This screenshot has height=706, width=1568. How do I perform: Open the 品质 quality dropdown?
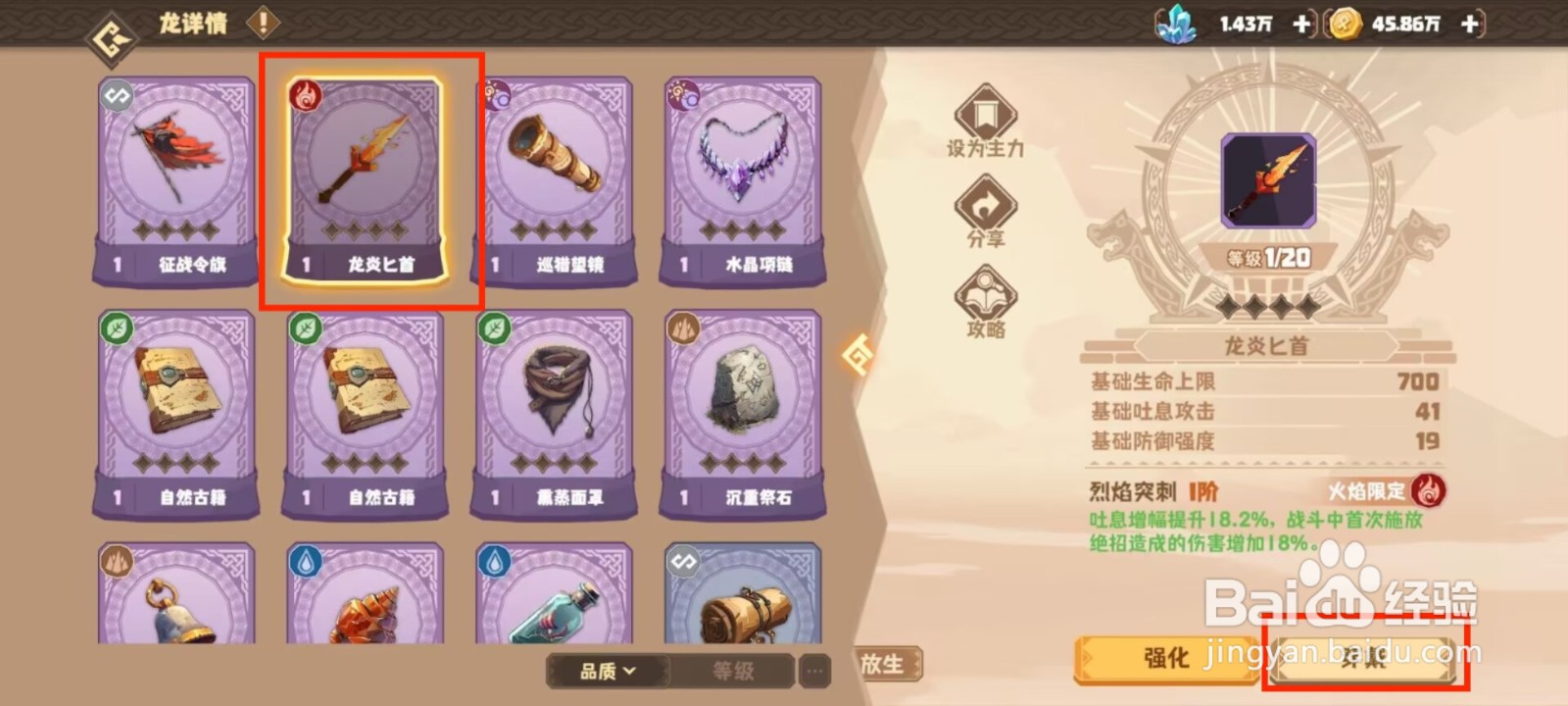point(605,673)
